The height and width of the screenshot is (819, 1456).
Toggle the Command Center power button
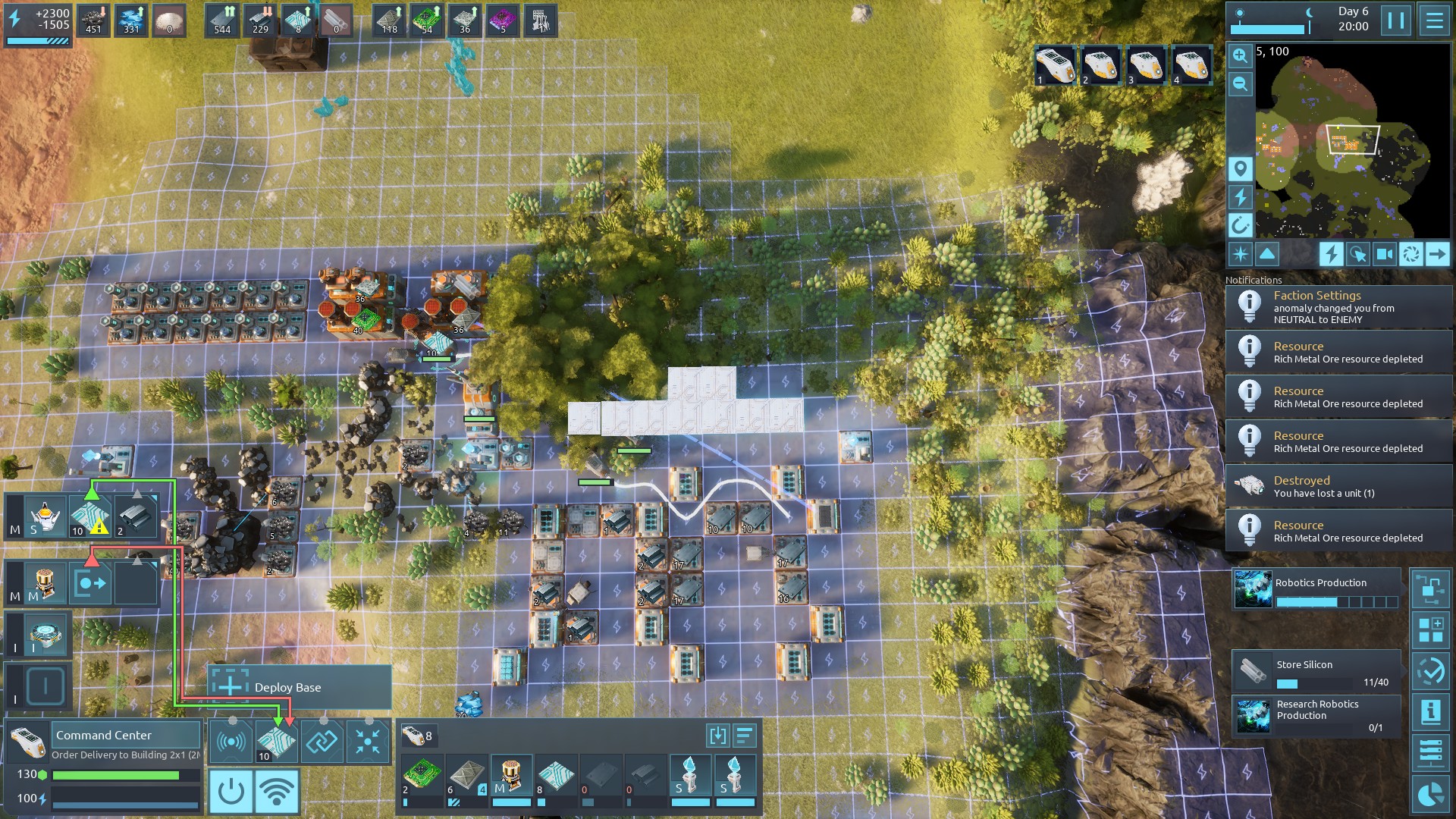[231, 791]
